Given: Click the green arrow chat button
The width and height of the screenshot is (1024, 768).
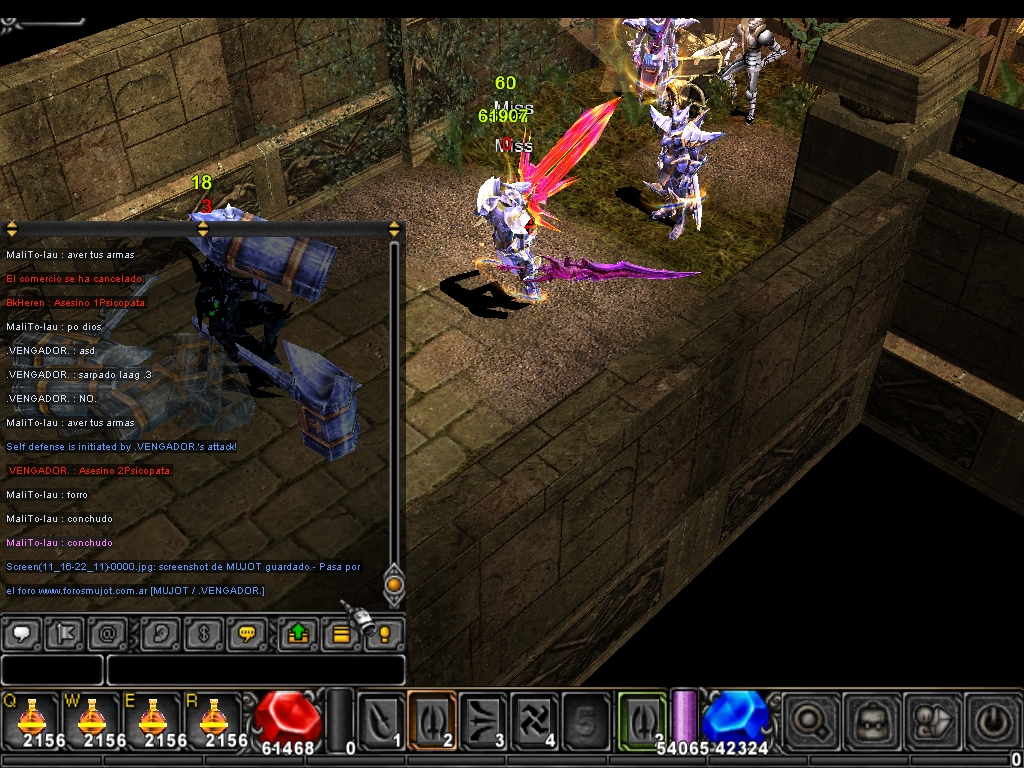Looking at the screenshot, I should [x=298, y=634].
